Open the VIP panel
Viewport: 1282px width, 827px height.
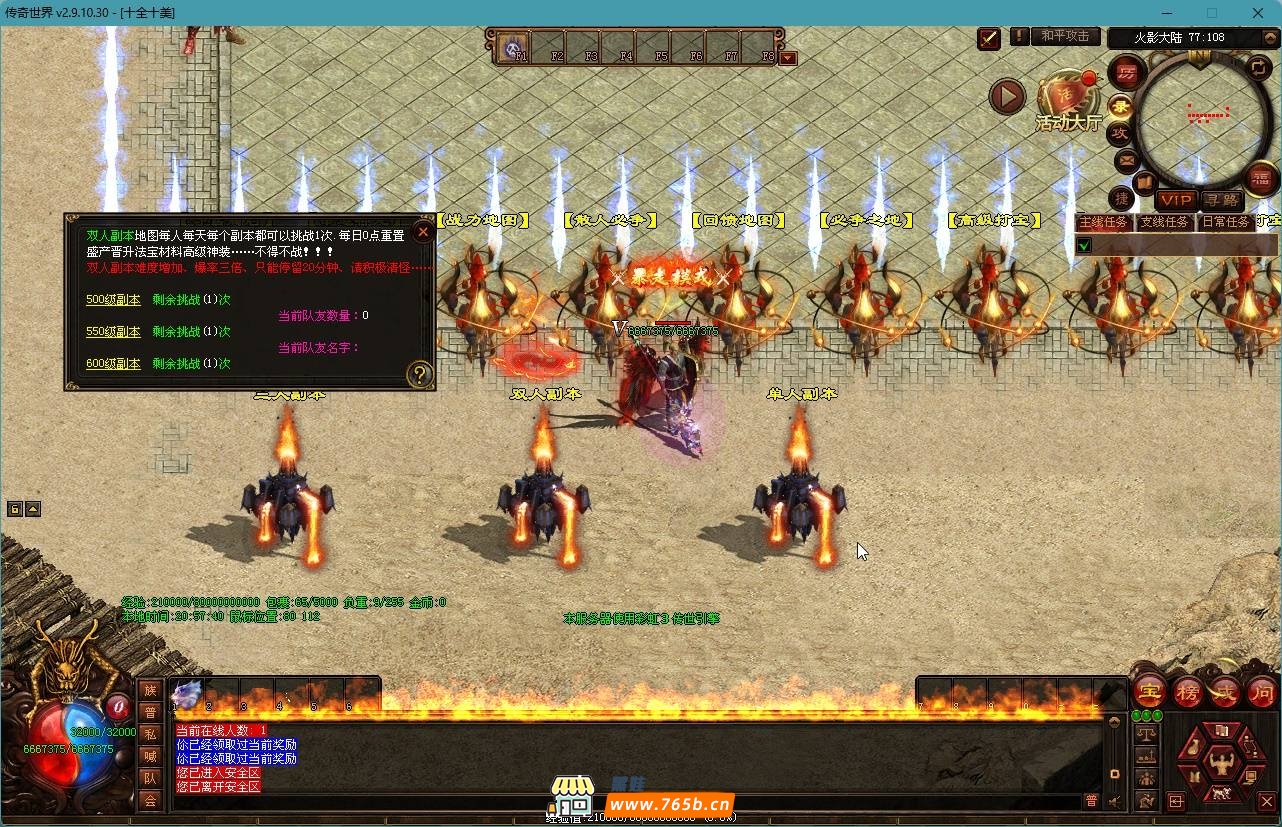pos(1176,201)
